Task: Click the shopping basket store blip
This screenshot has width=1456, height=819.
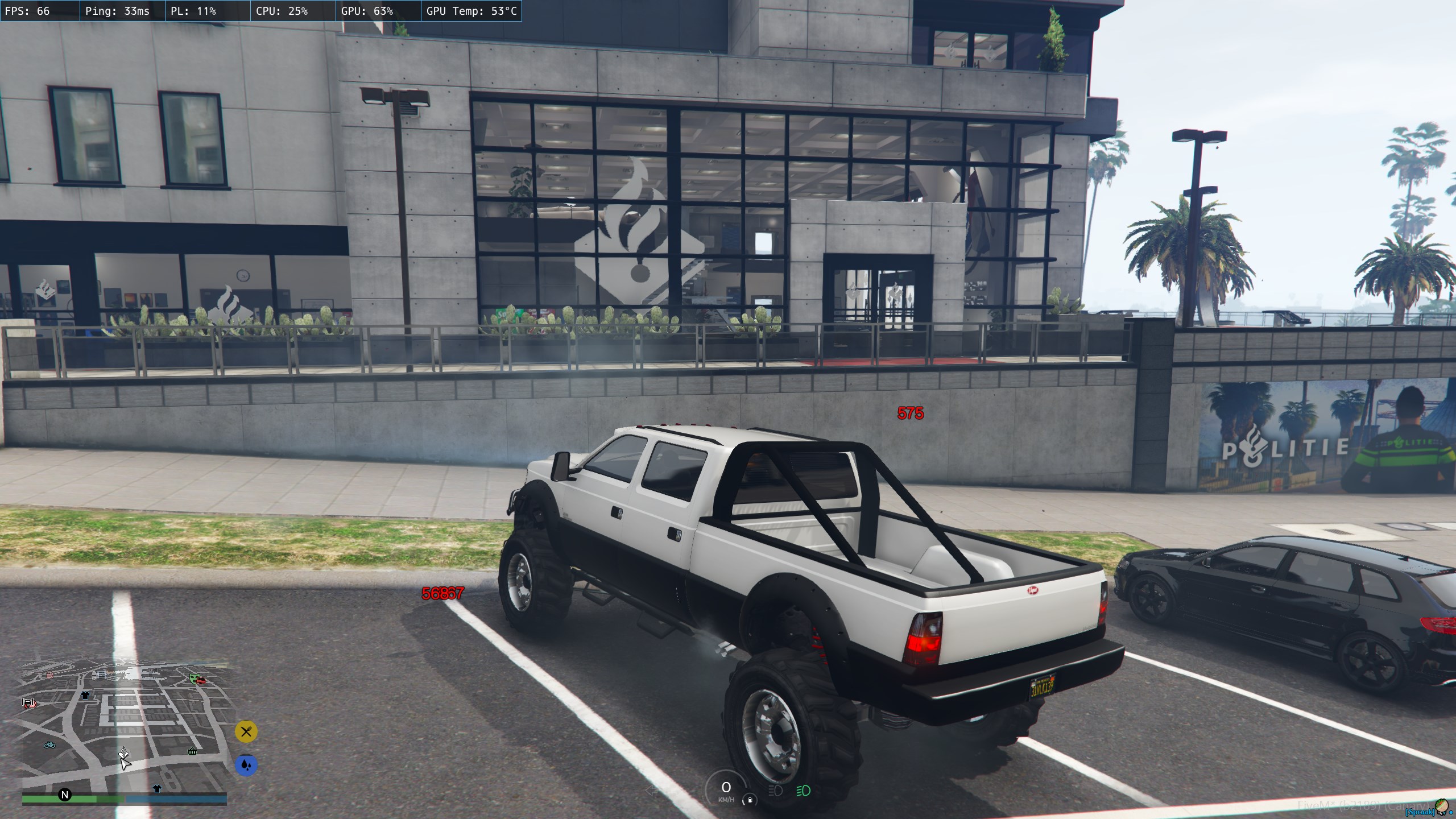Action: point(192,751)
